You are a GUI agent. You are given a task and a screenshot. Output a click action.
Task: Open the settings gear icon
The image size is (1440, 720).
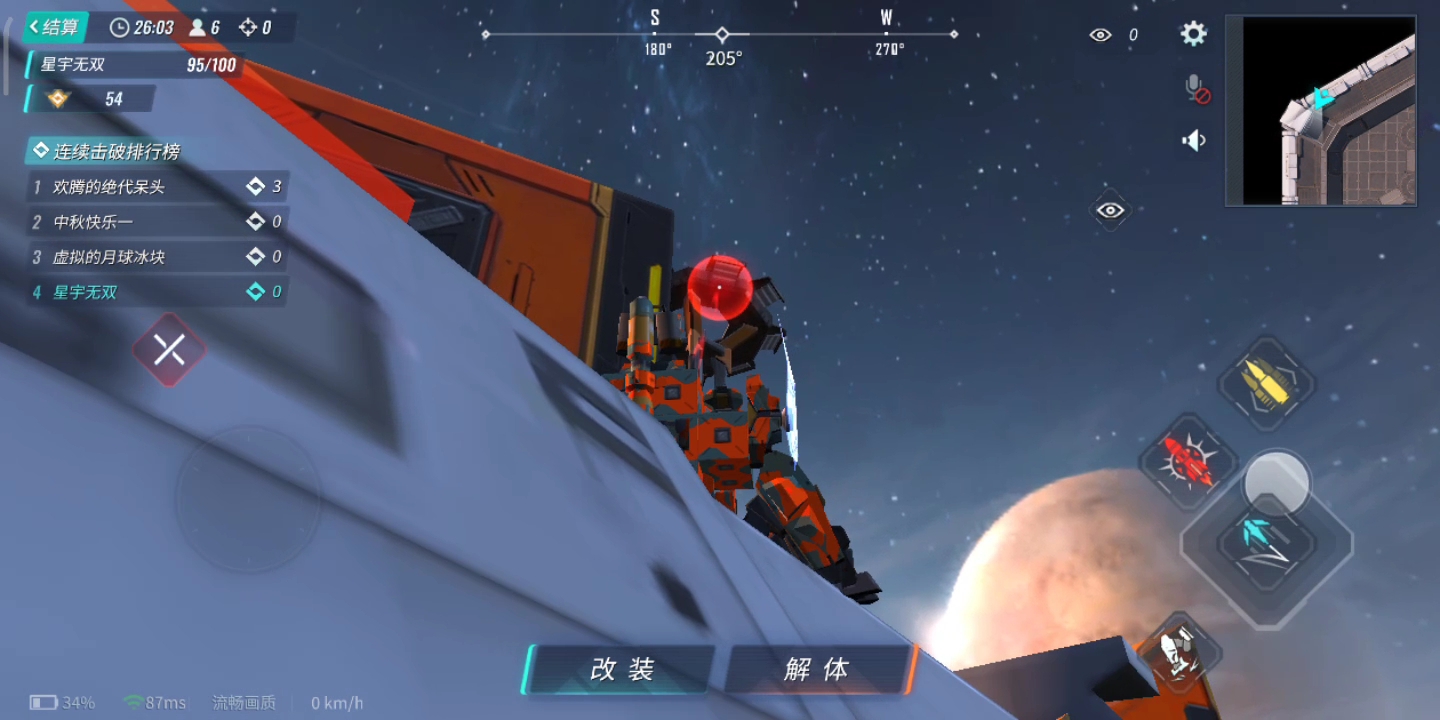pyautogui.click(x=1193, y=33)
